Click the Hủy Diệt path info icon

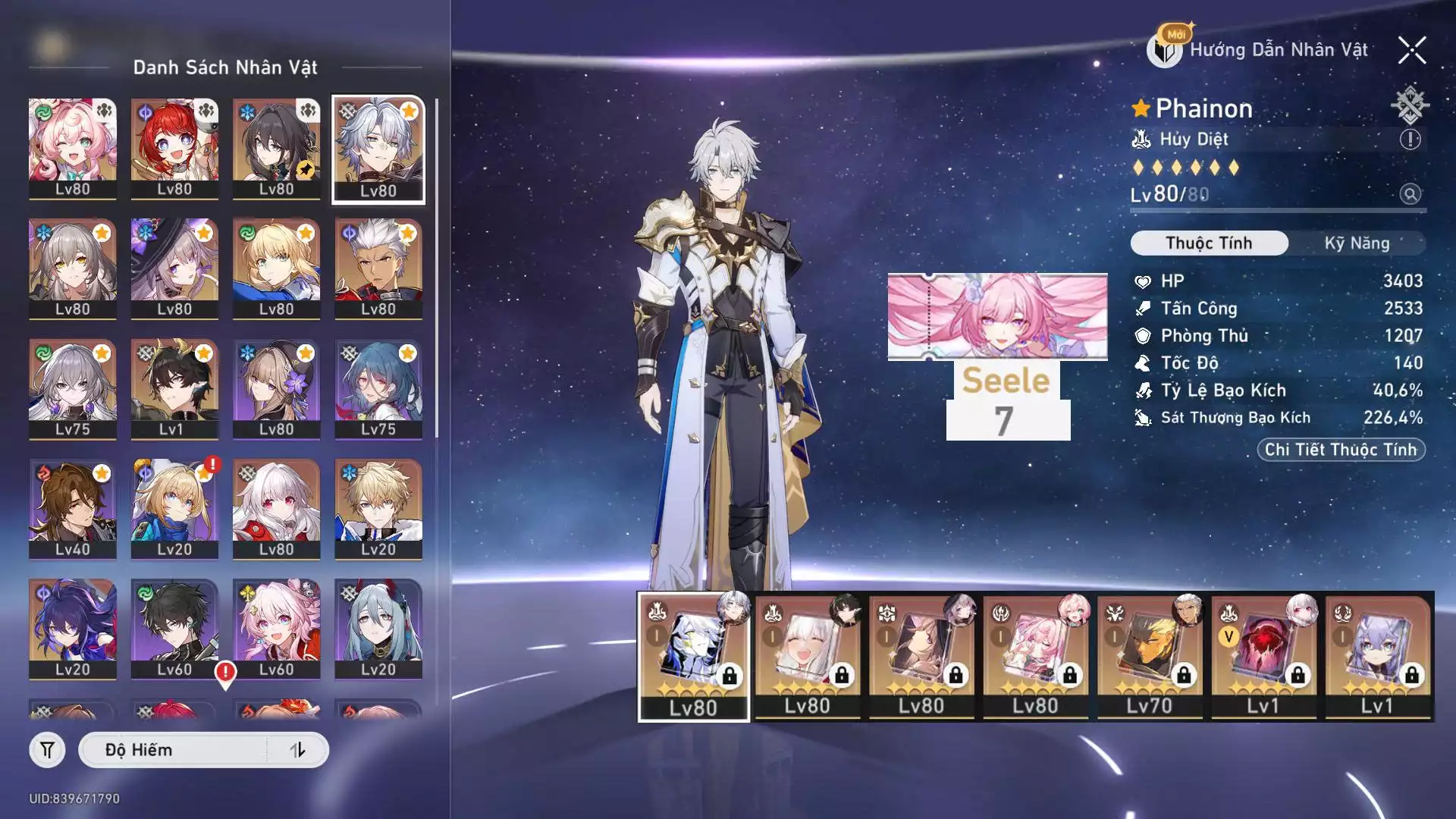click(x=1410, y=140)
